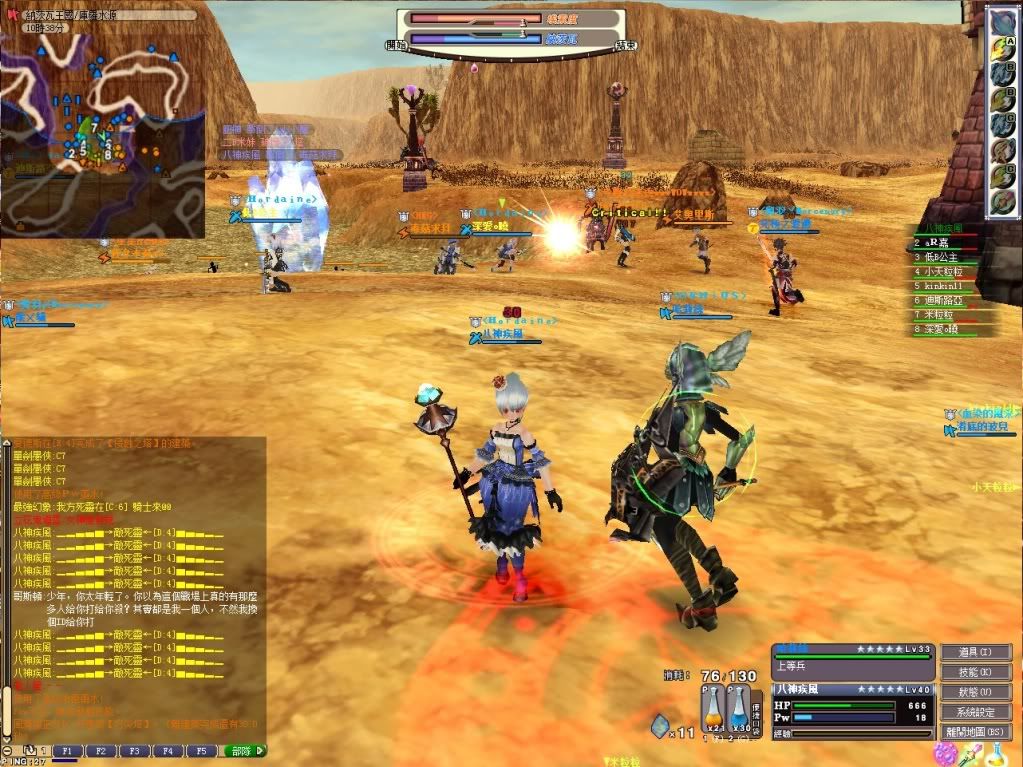Click the chat scroll-down arrow
Screen dimensions: 1023x767
[7, 739]
